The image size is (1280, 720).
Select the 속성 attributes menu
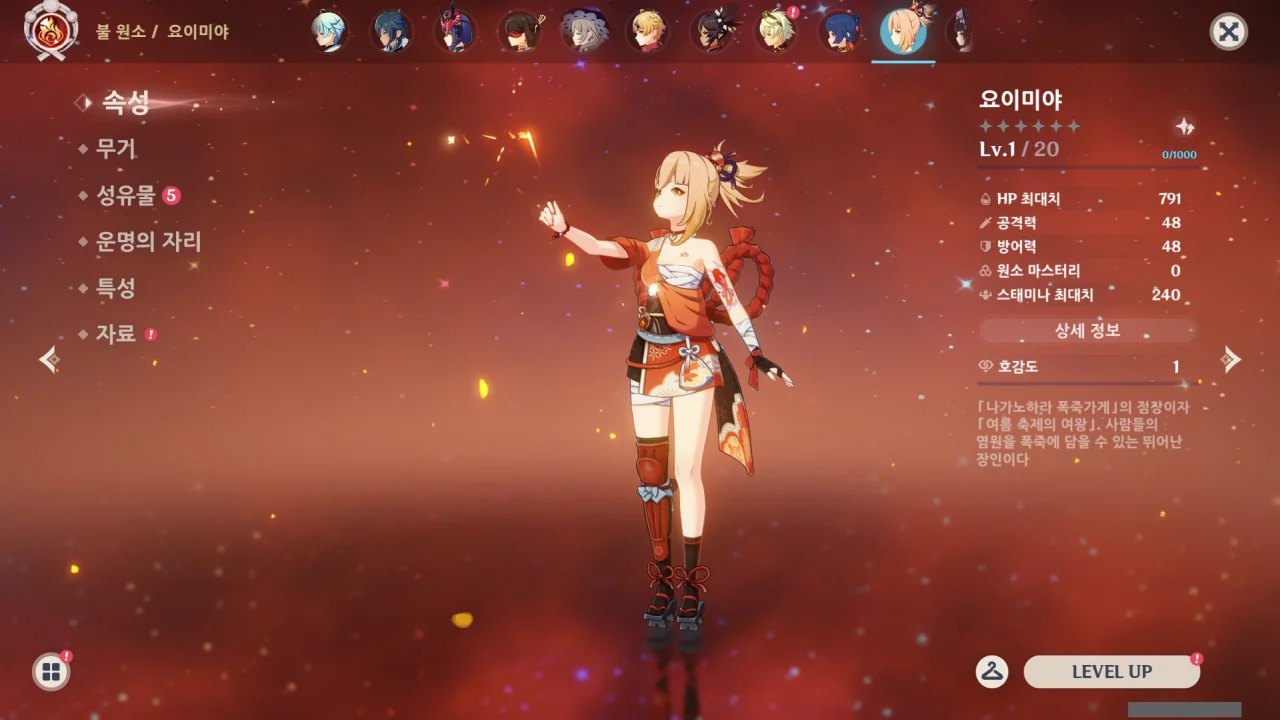click(125, 102)
